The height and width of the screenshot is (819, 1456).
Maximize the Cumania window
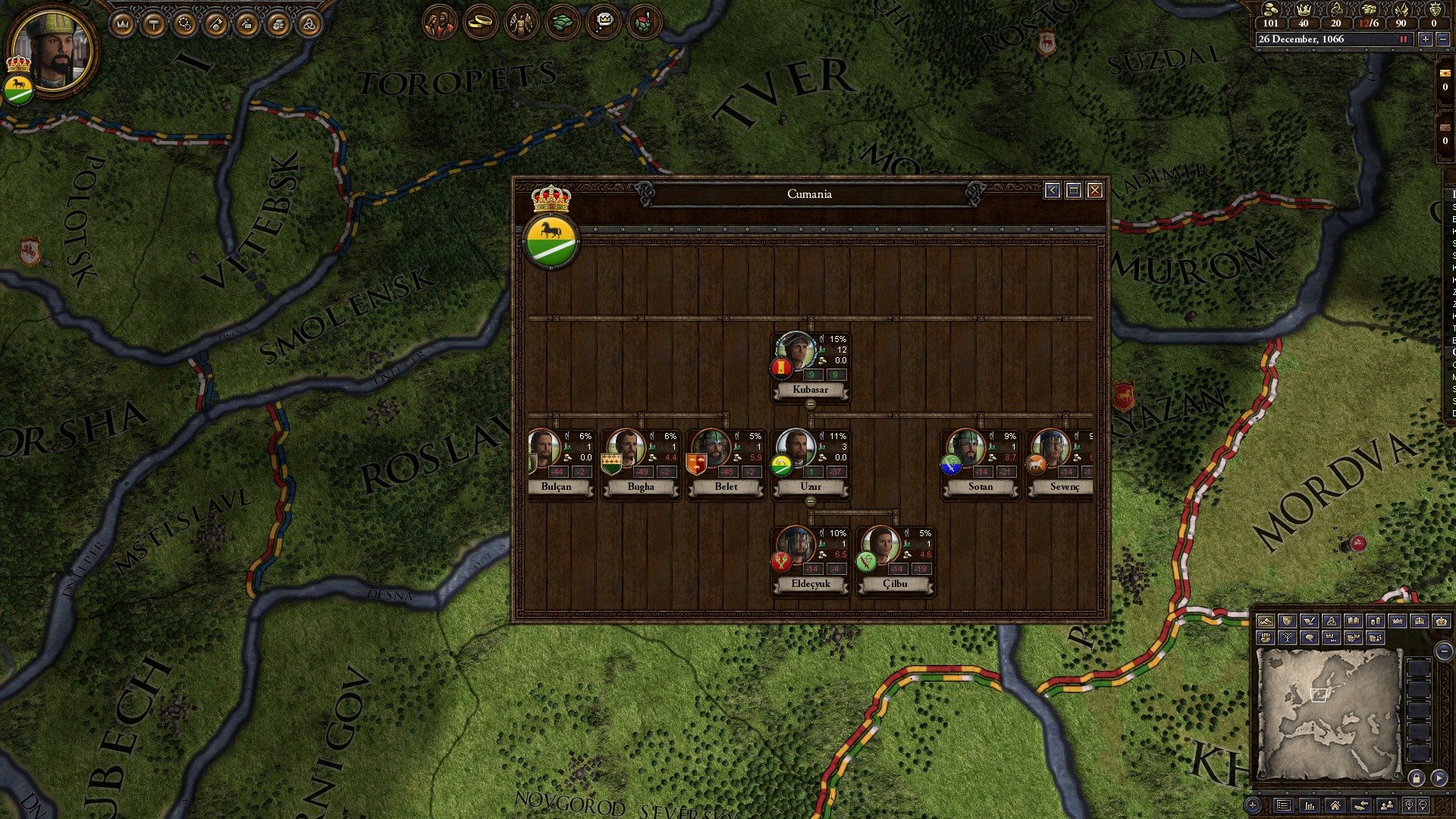click(1073, 190)
